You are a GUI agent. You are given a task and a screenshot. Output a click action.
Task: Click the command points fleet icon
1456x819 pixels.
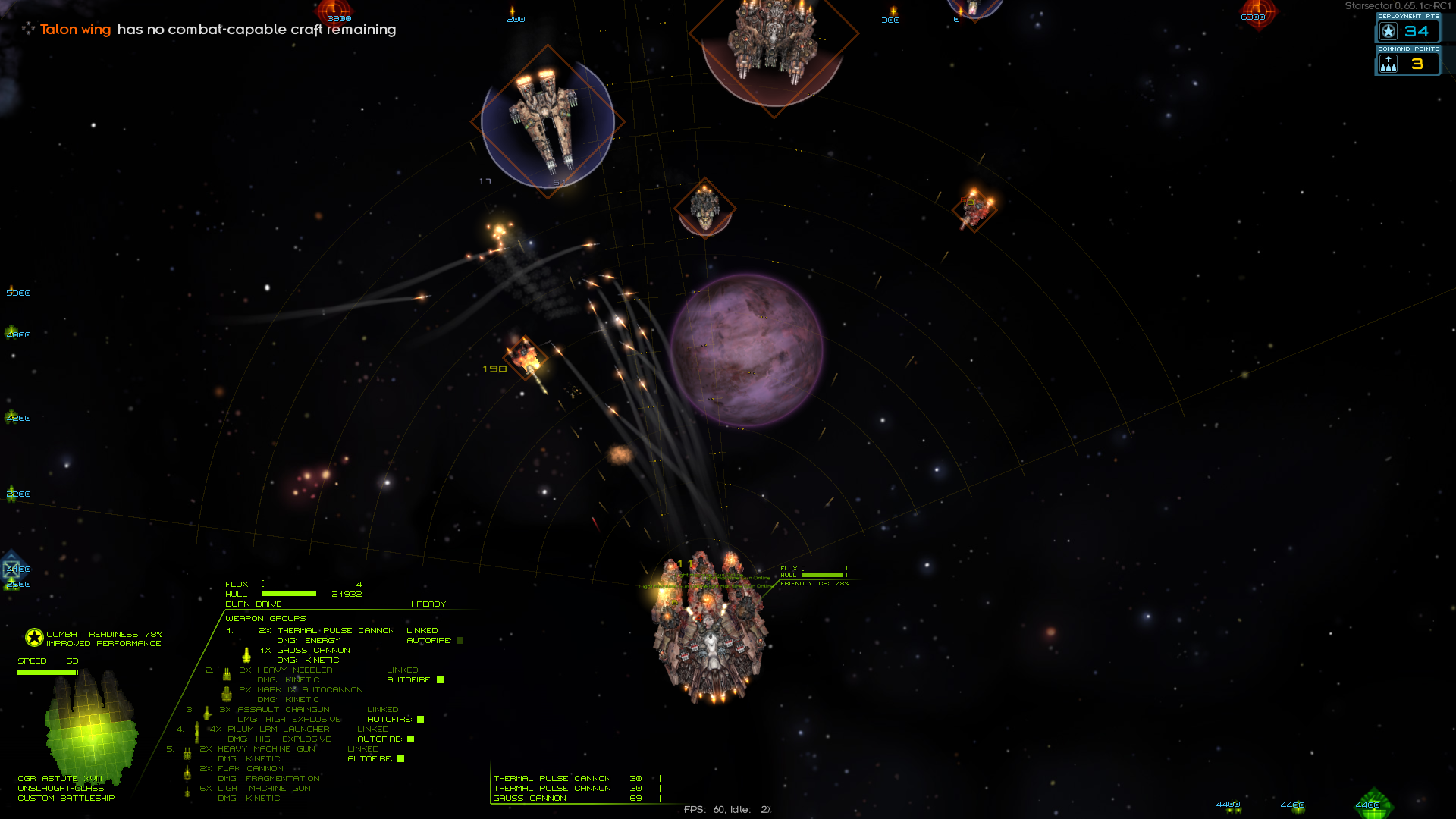(1389, 64)
